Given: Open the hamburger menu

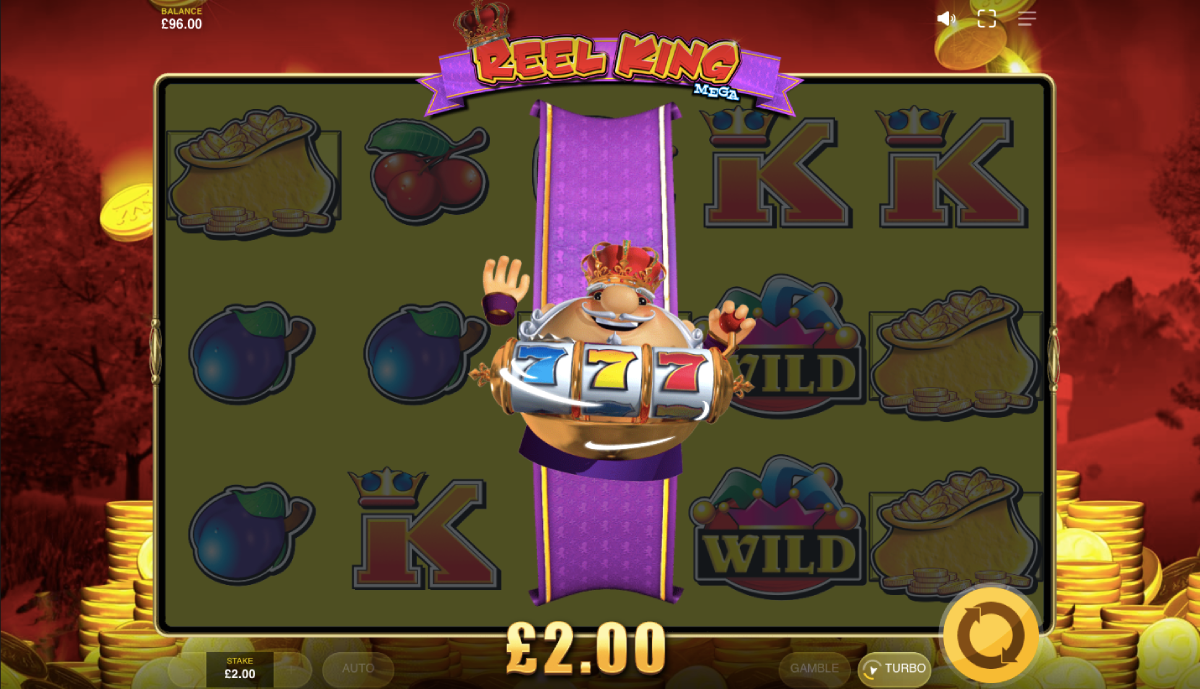Looking at the screenshot, I should (1027, 18).
